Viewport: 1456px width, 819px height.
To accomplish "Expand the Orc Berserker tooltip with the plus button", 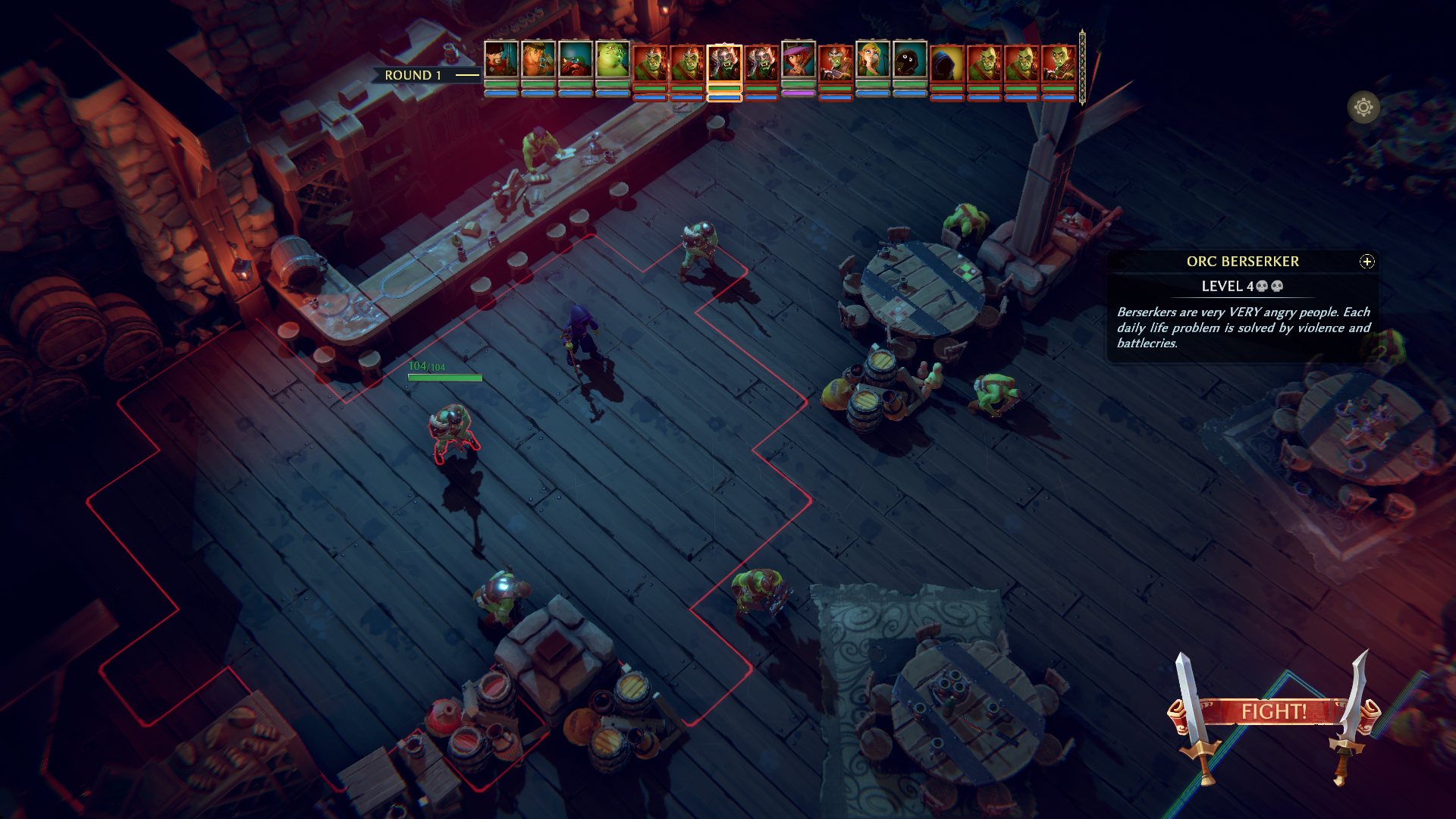I will click(x=1366, y=262).
